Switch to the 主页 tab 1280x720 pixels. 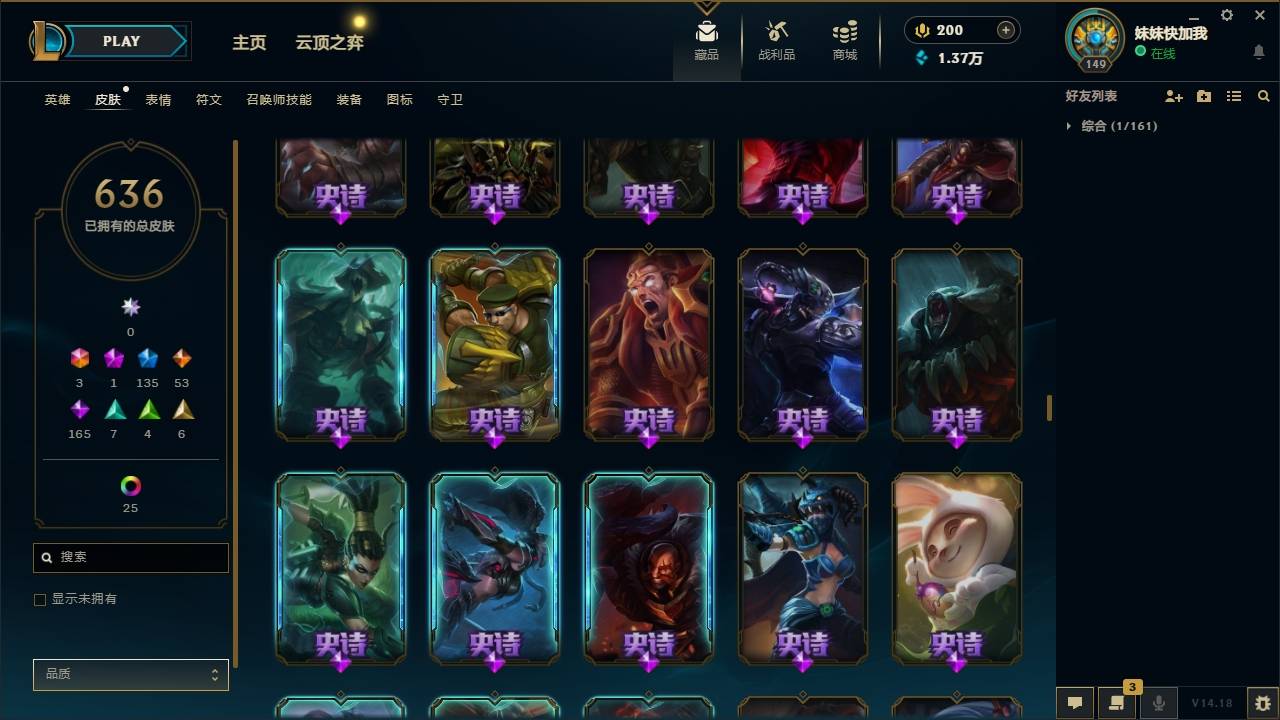tap(248, 43)
